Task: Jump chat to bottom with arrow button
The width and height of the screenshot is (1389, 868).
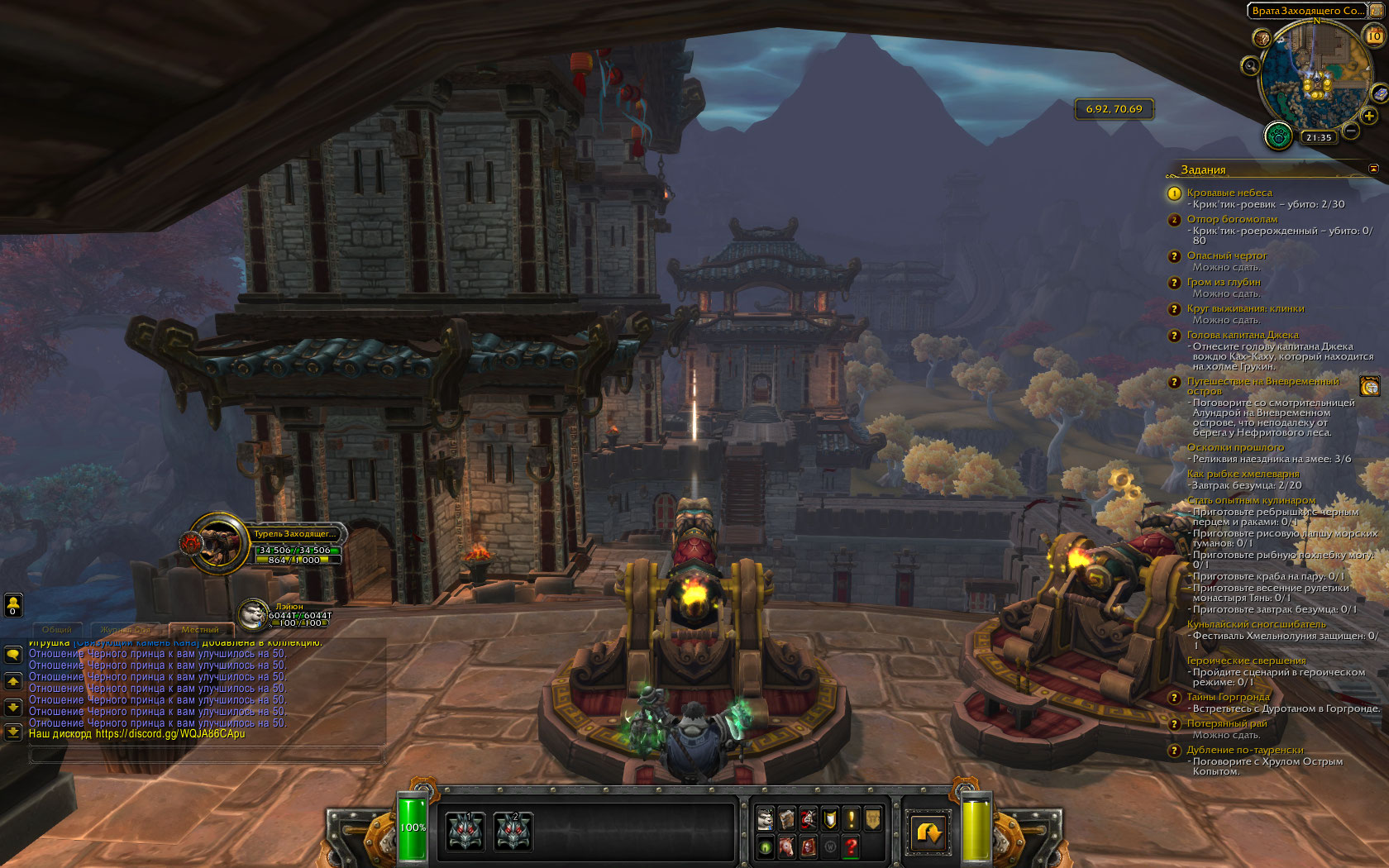Action: [x=13, y=732]
